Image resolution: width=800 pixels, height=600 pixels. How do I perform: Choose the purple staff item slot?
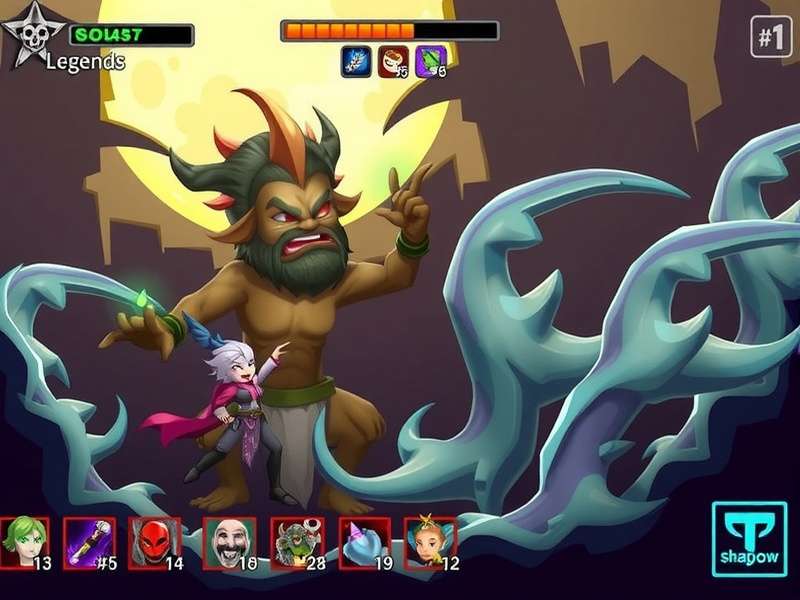click(x=88, y=543)
